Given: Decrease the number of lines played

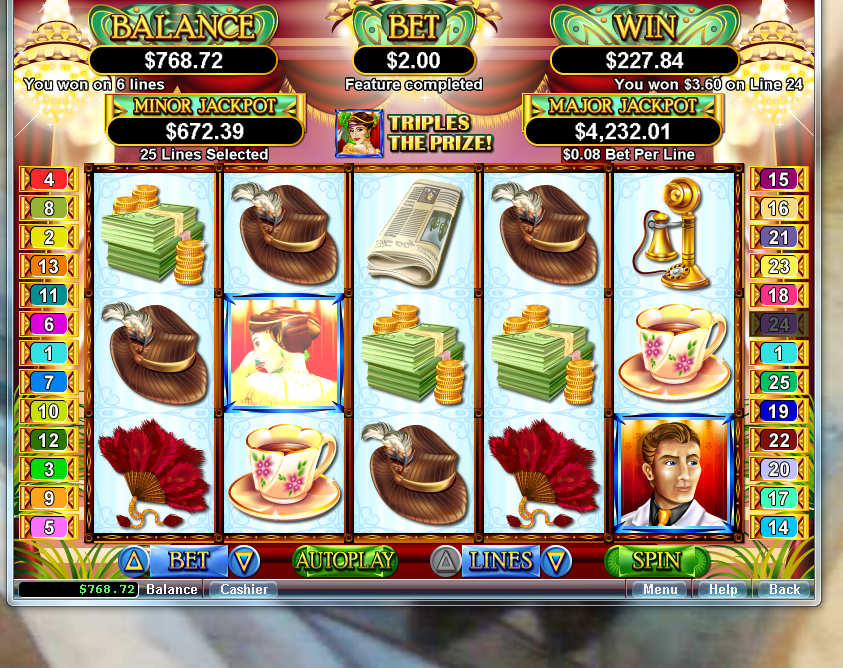Looking at the screenshot, I should [556, 562].
